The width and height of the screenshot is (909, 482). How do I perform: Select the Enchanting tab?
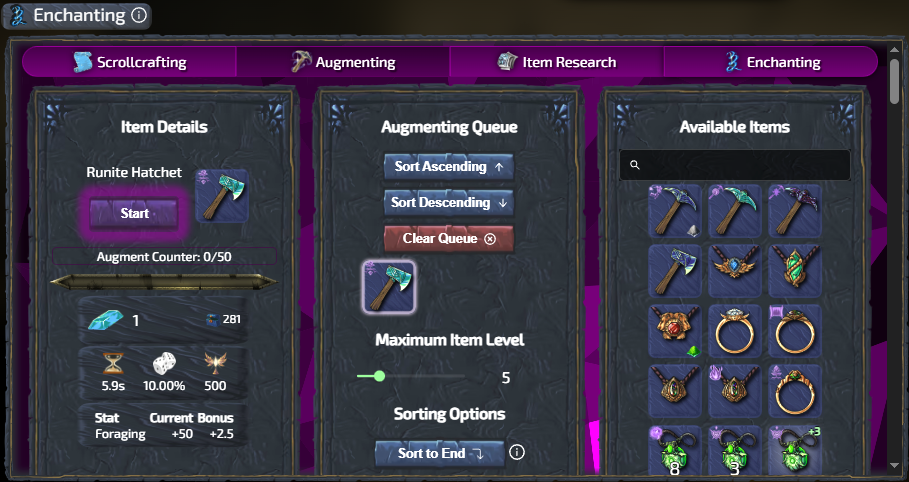pyautogui.click(x=771, y=62)
